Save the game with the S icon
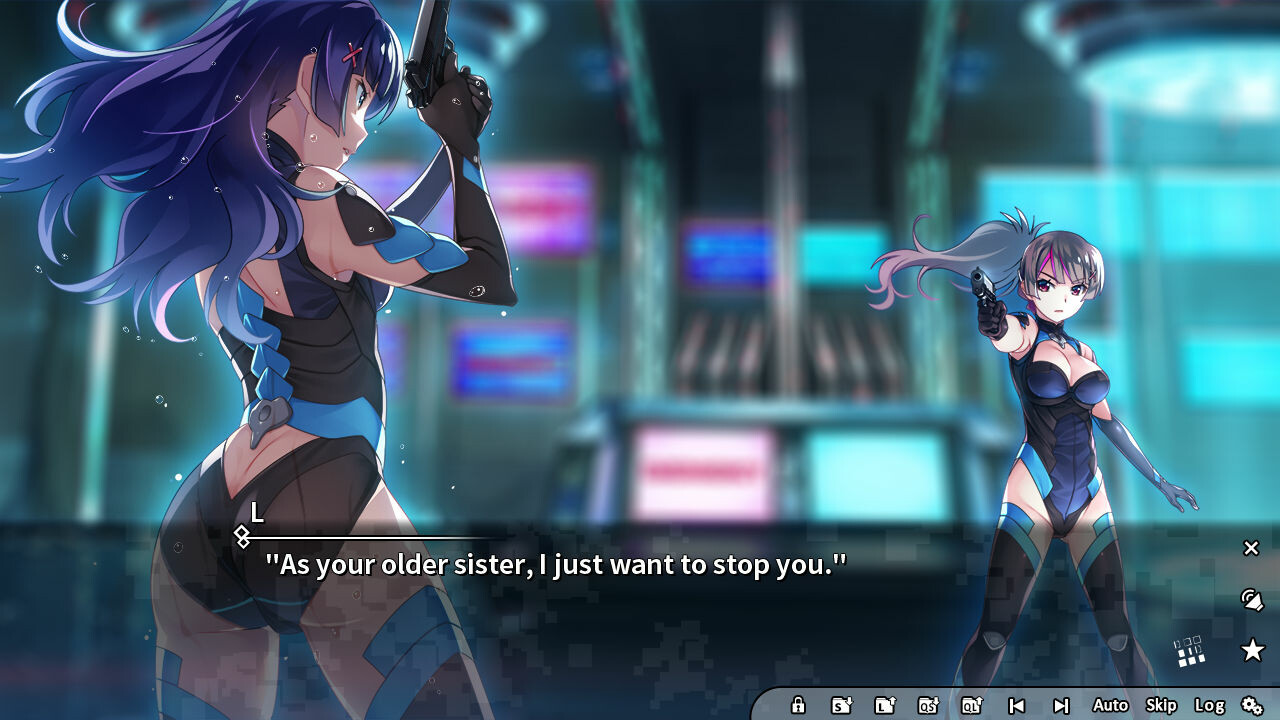 838,705
